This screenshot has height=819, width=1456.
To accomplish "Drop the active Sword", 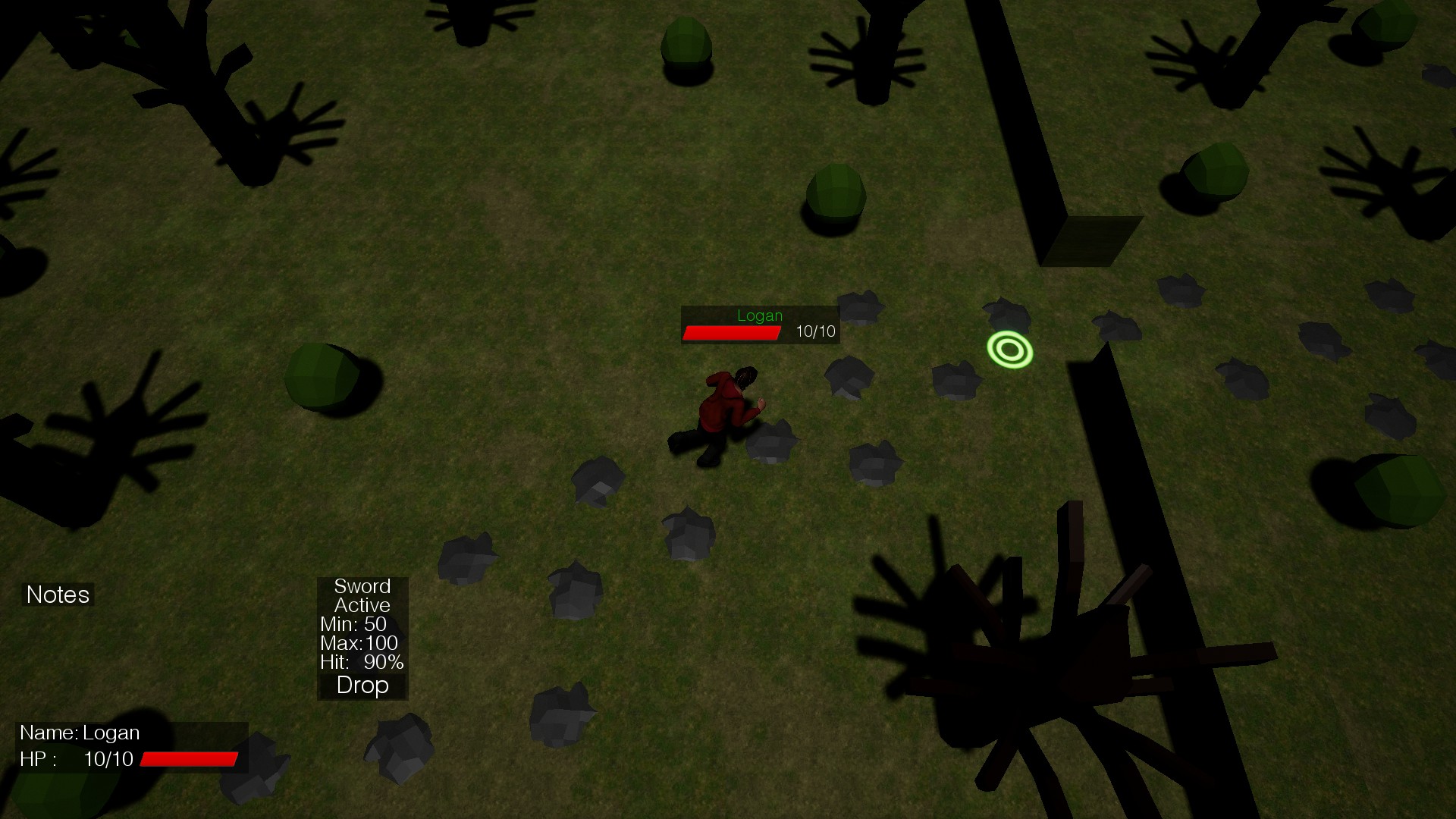I will 362,686.
